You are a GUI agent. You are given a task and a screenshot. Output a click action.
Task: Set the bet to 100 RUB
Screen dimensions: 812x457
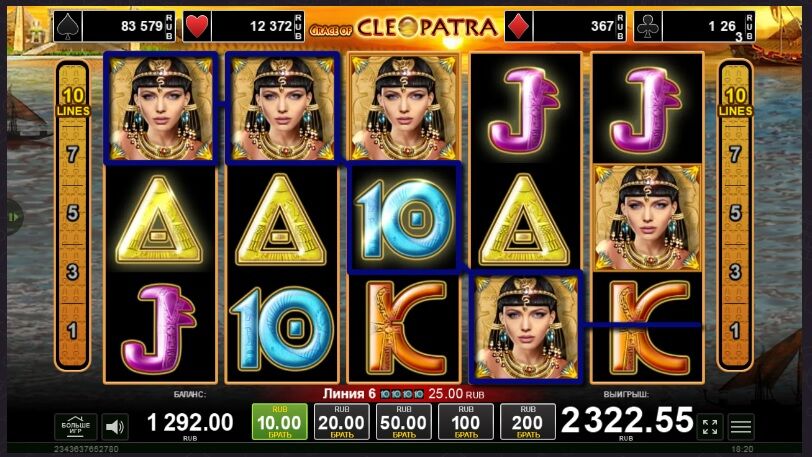(x=466, y=423)
